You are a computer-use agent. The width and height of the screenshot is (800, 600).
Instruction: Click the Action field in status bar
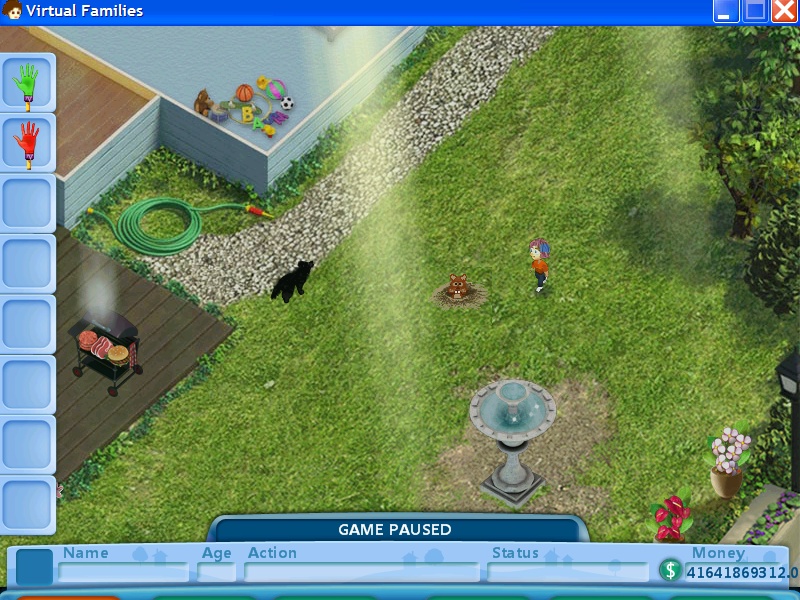[x=362, y=572]
